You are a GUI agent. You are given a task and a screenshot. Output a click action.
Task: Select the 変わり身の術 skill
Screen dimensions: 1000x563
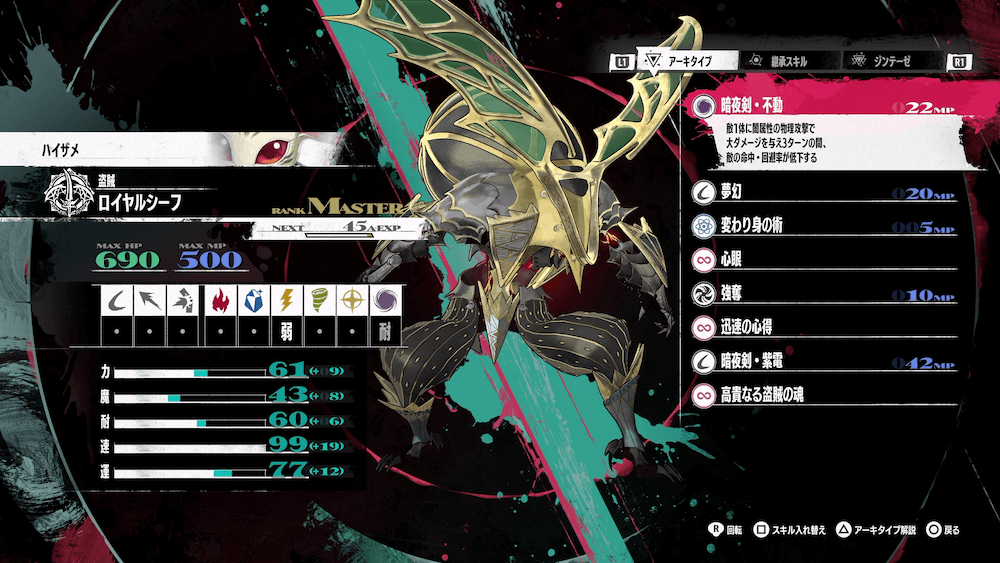(x=820, y=226)
